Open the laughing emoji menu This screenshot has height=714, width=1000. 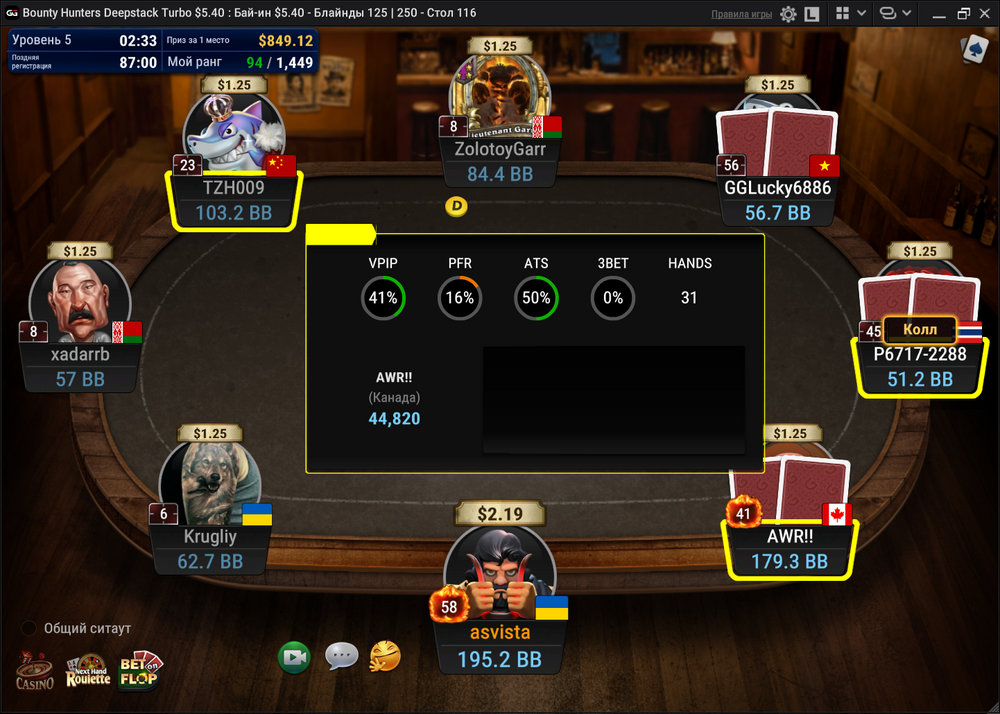coord(385,657)
